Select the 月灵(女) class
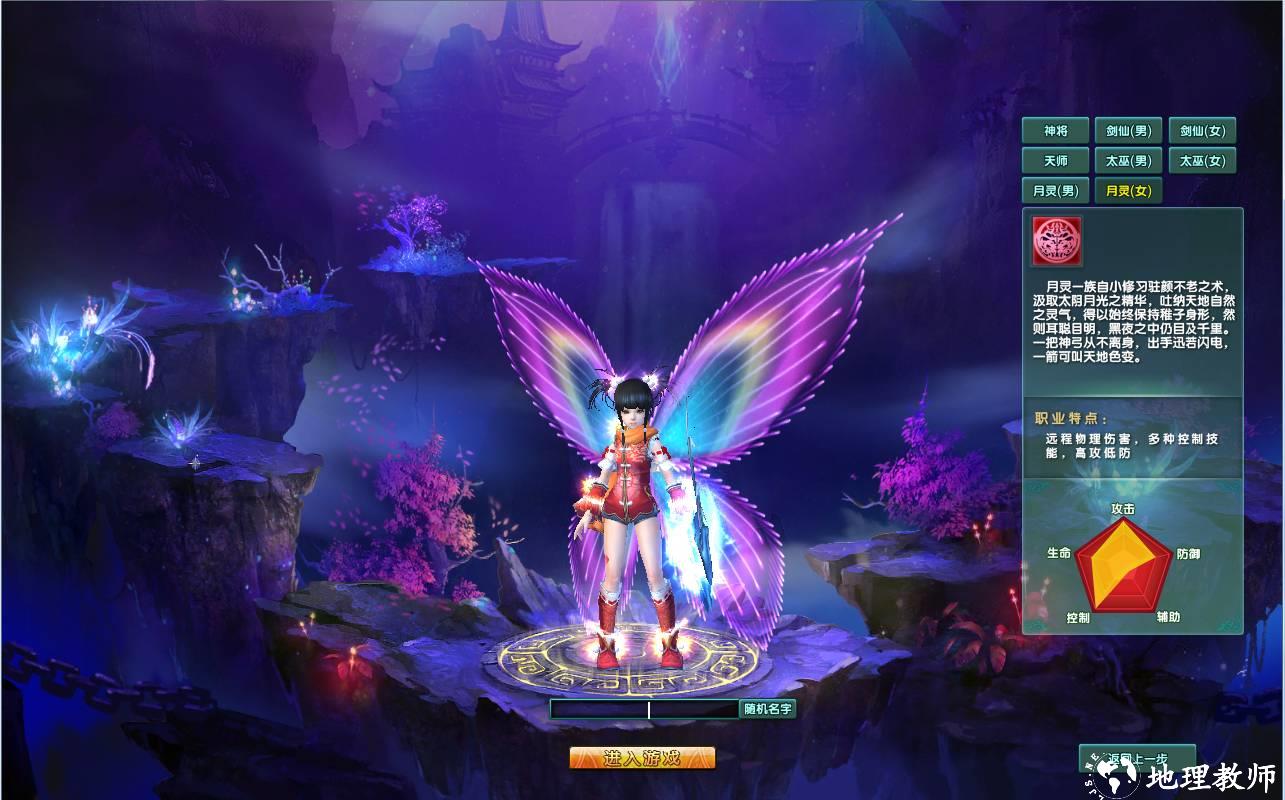 (x=1128, y=191)
